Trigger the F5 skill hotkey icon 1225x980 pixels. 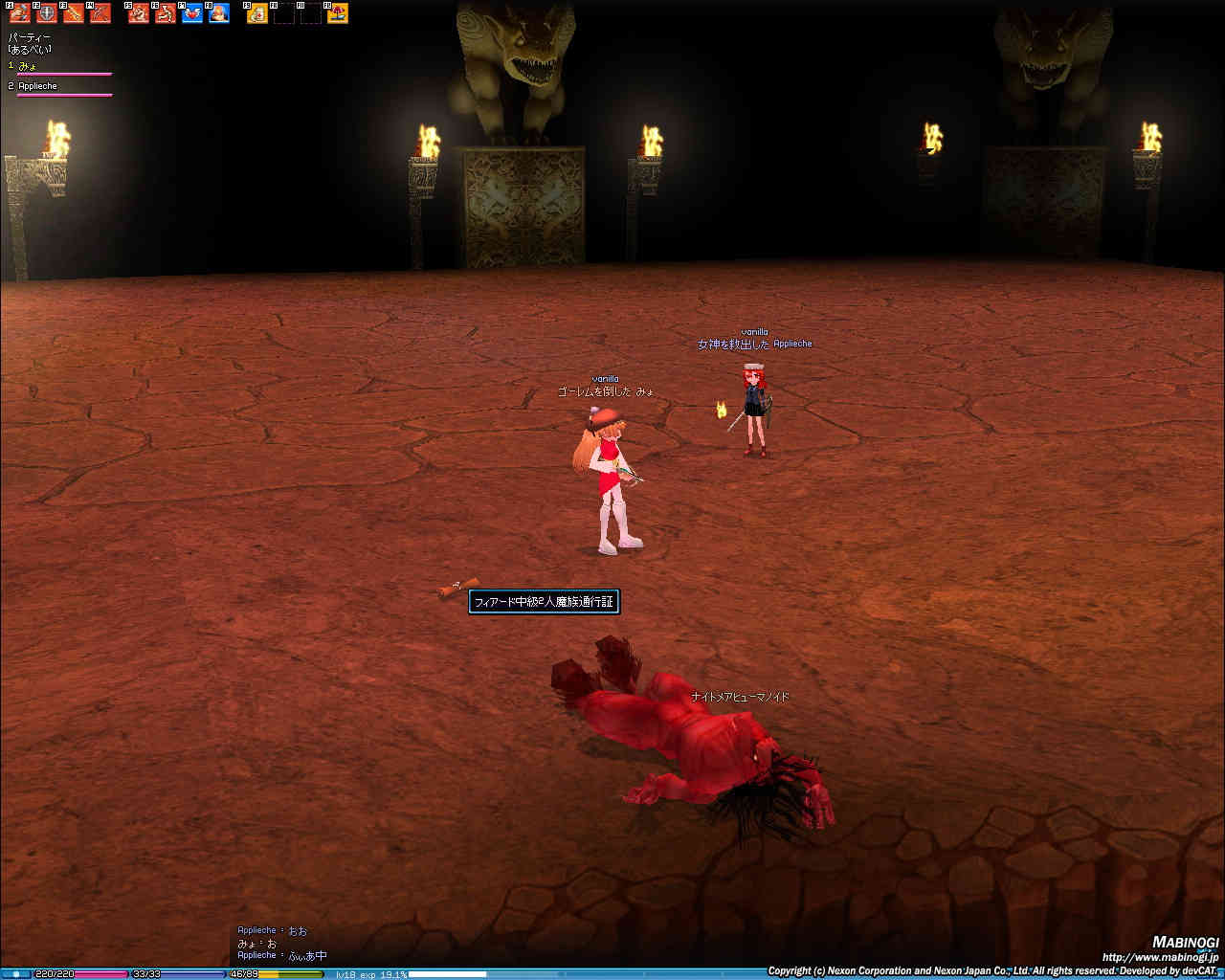coord(139,13)
